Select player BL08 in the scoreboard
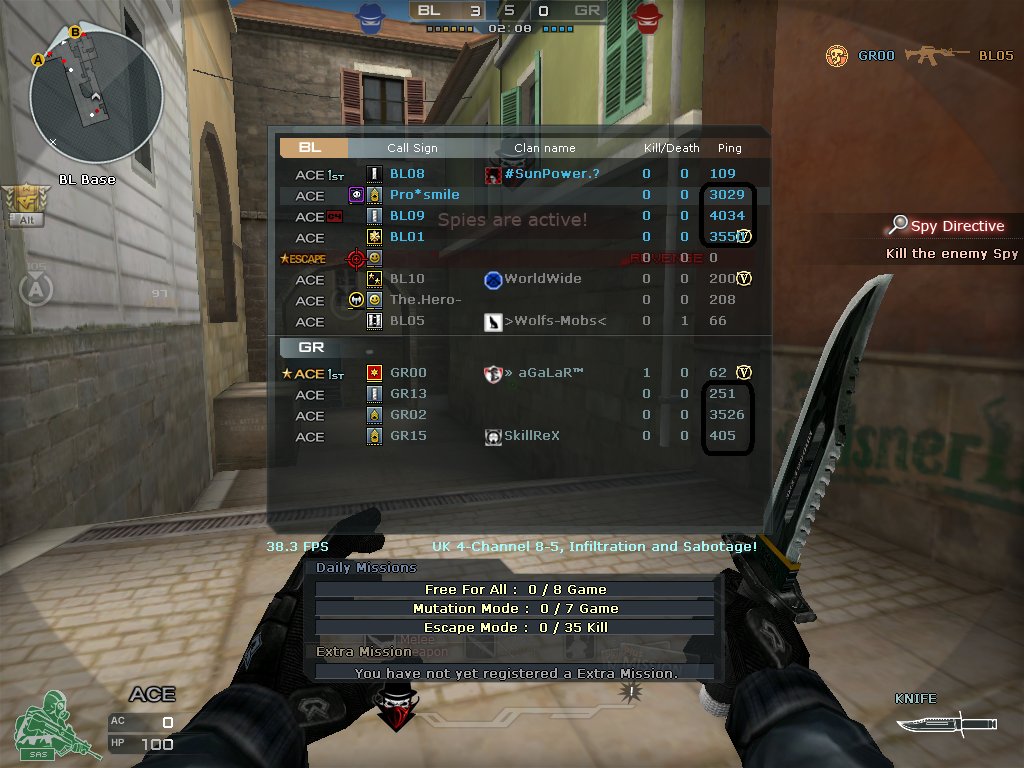This screenshot has width=1024, height=768. pyautogui.click(x=407, y=174)
